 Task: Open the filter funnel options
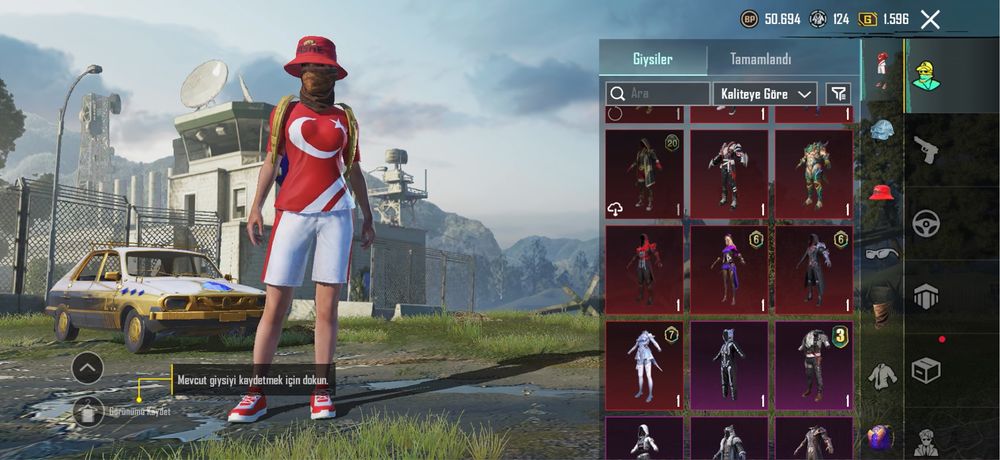coord(839,94)
